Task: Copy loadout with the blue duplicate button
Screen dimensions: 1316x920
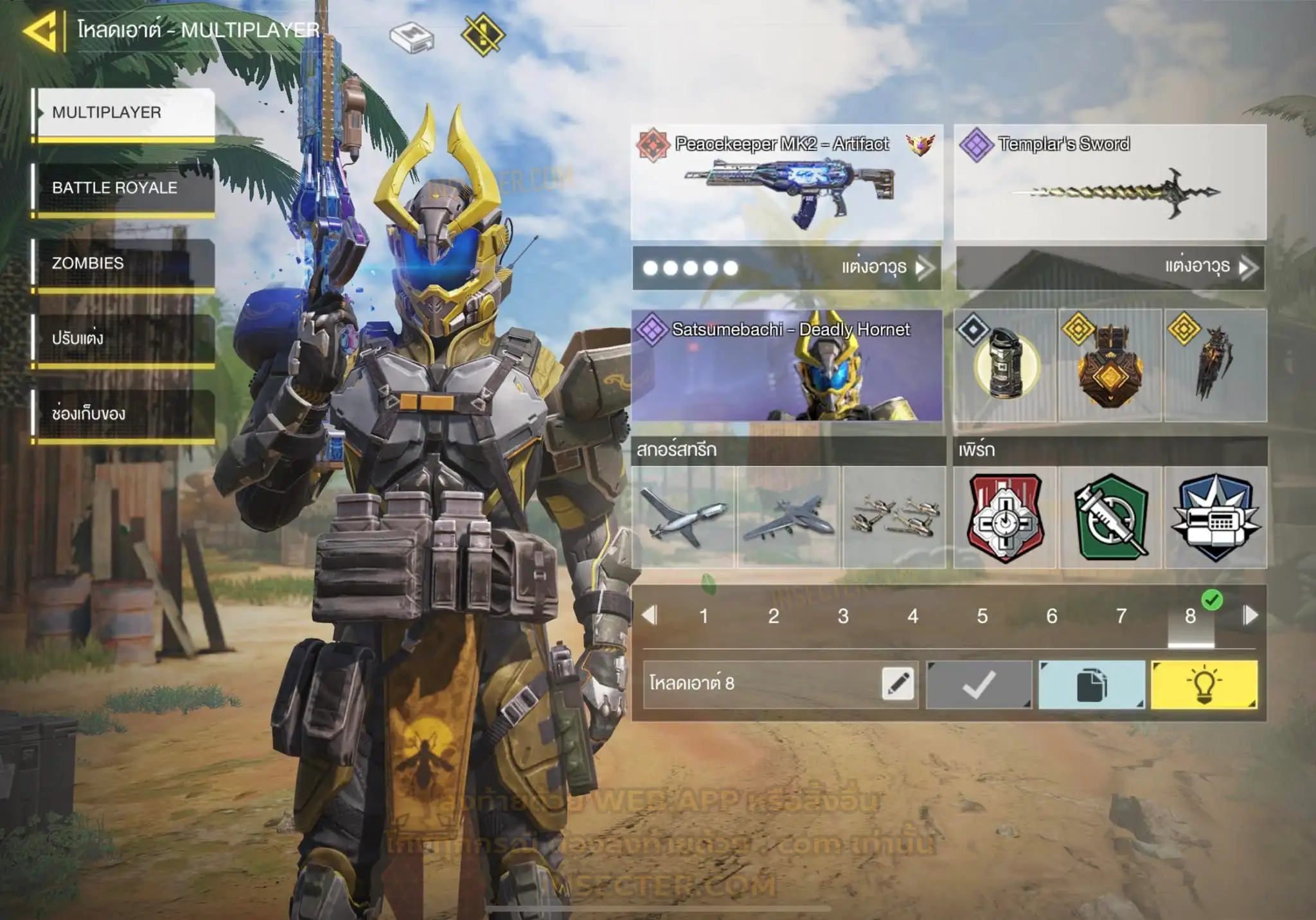Action: coord(1091,685)
